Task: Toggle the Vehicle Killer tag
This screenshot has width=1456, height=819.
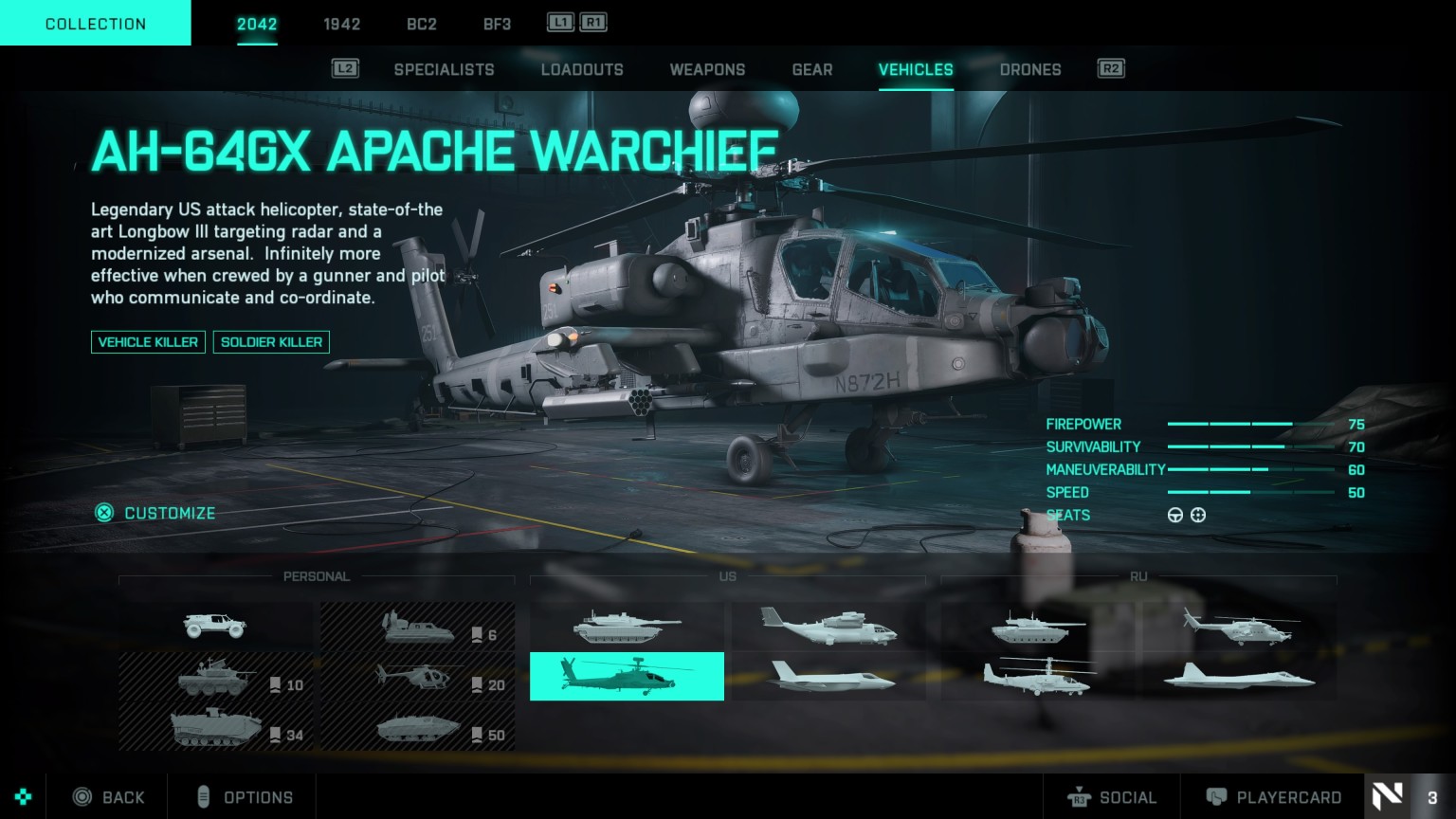Action: coord(148,342)
